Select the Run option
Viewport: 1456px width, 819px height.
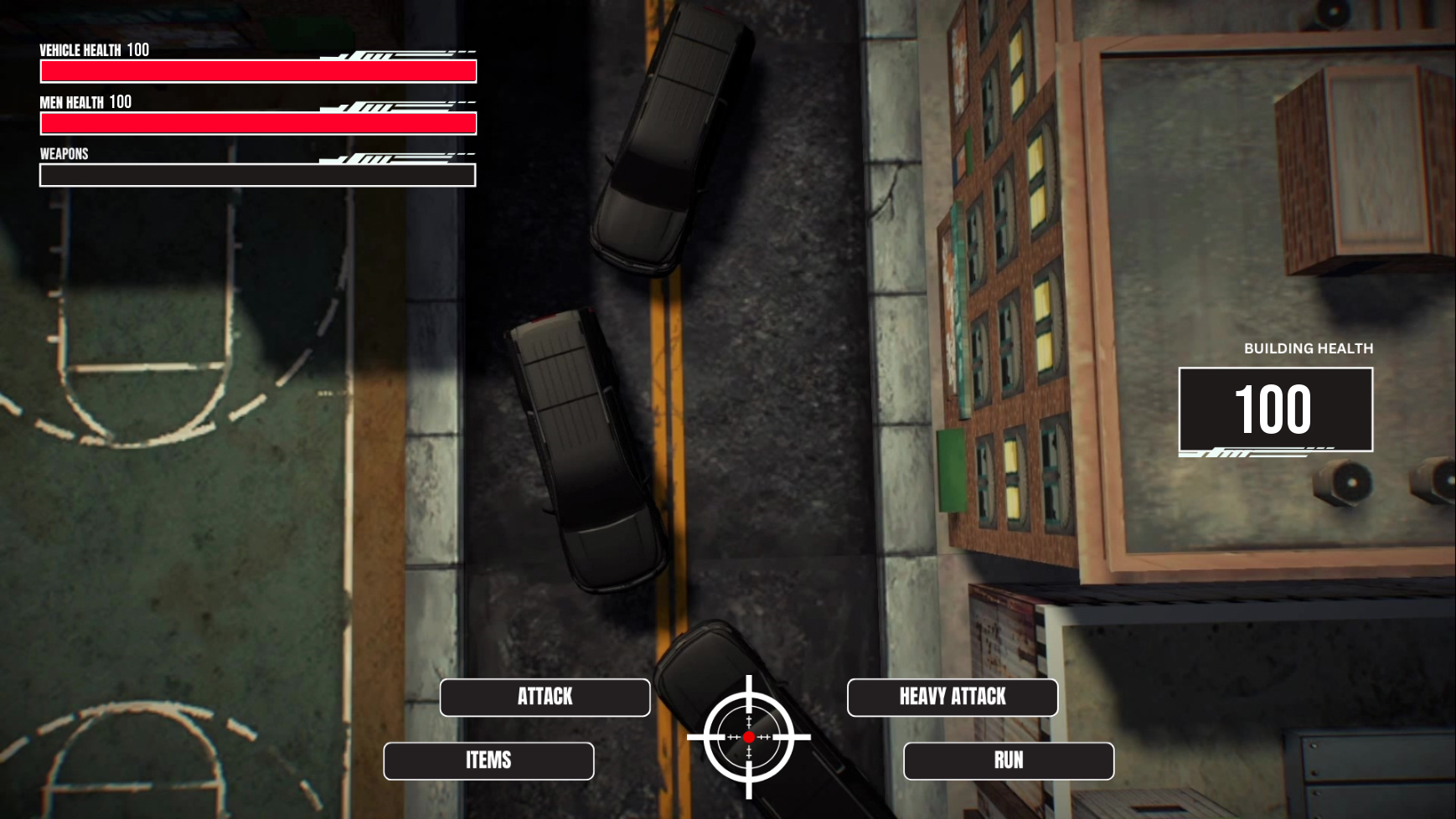(x=1009, y=760)
